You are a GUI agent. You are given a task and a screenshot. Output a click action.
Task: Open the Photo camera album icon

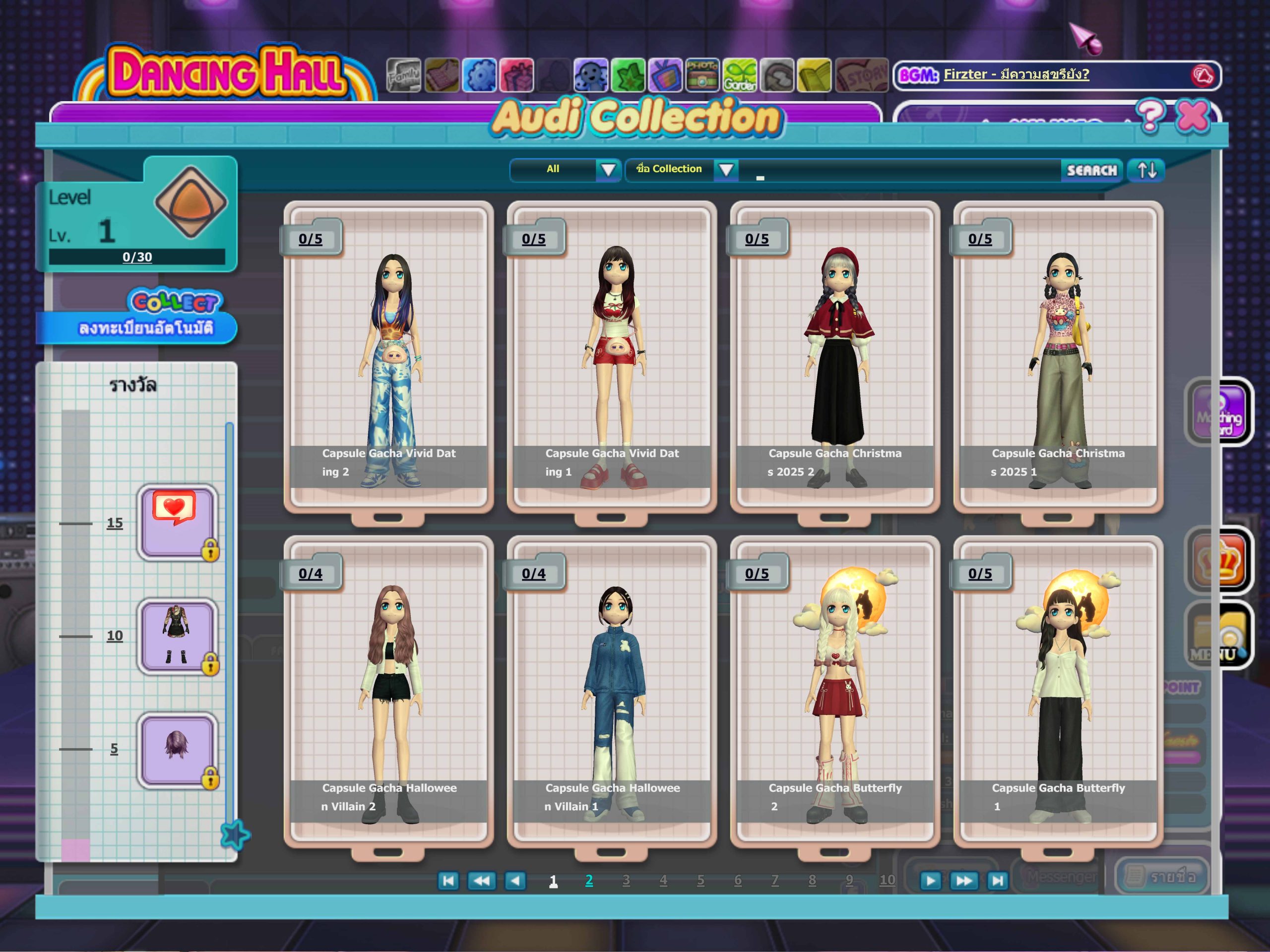704,74
